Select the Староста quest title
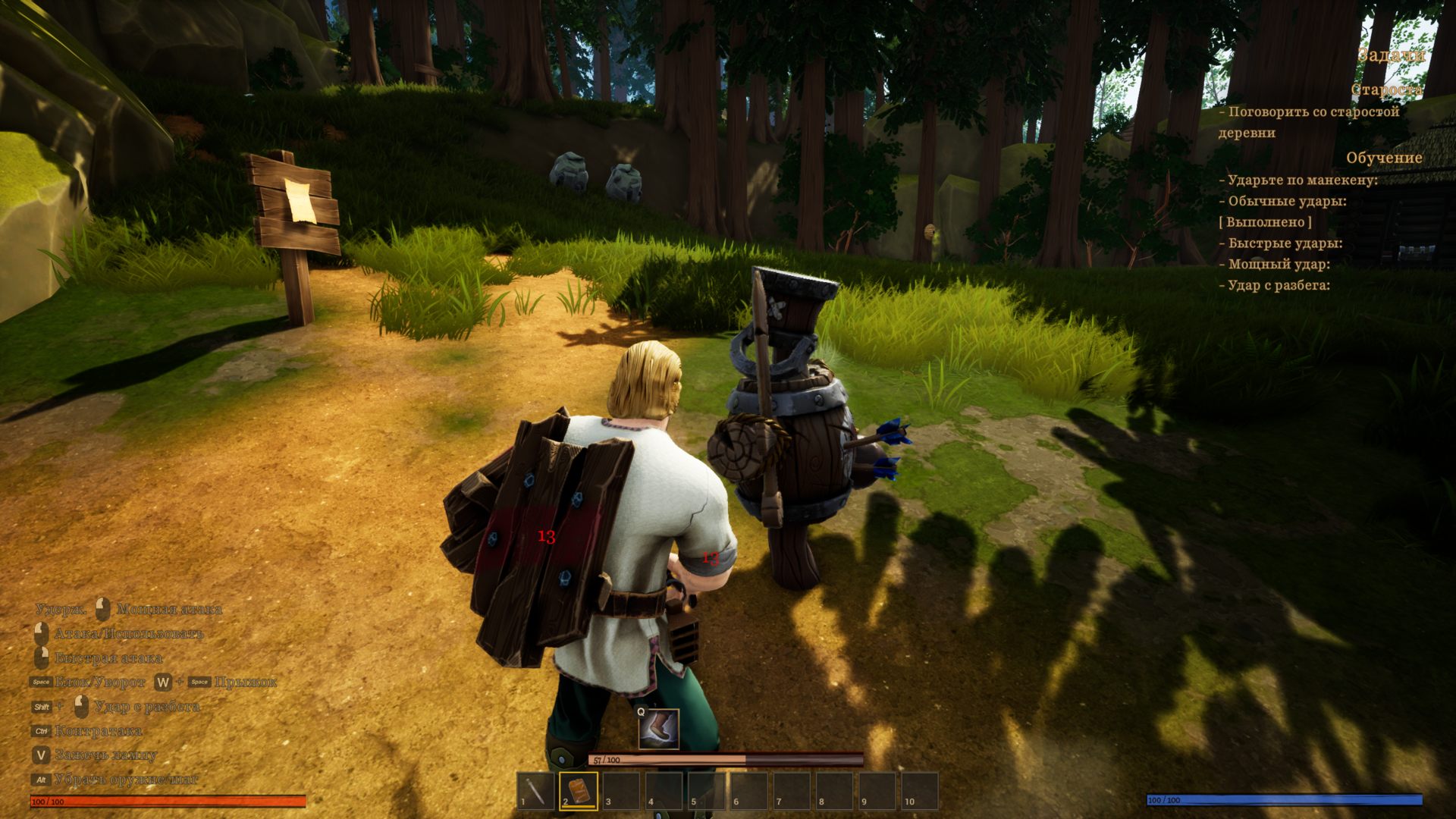 (x=1385, y=89)
